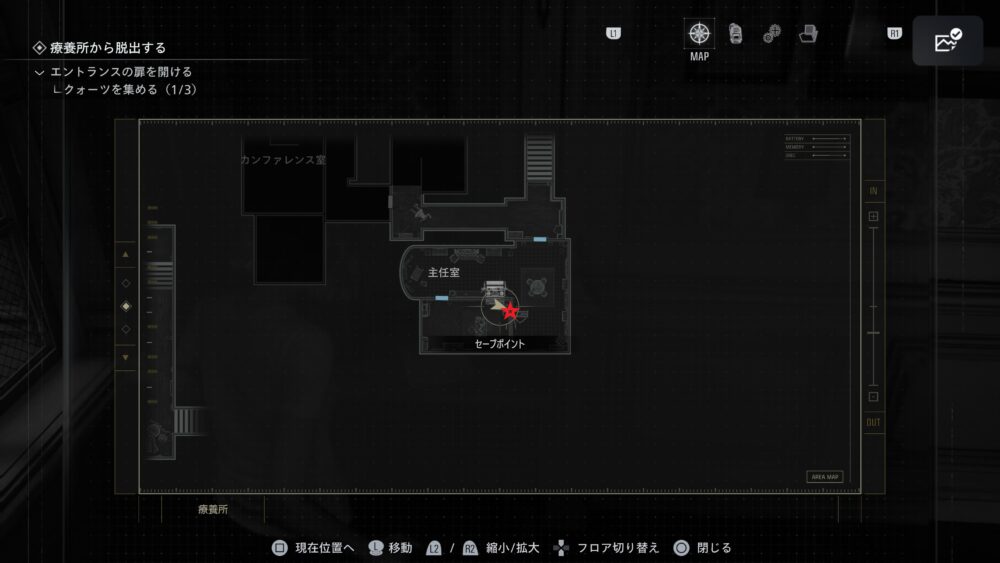Go up a floor with the up arrow

pos(125,255)
